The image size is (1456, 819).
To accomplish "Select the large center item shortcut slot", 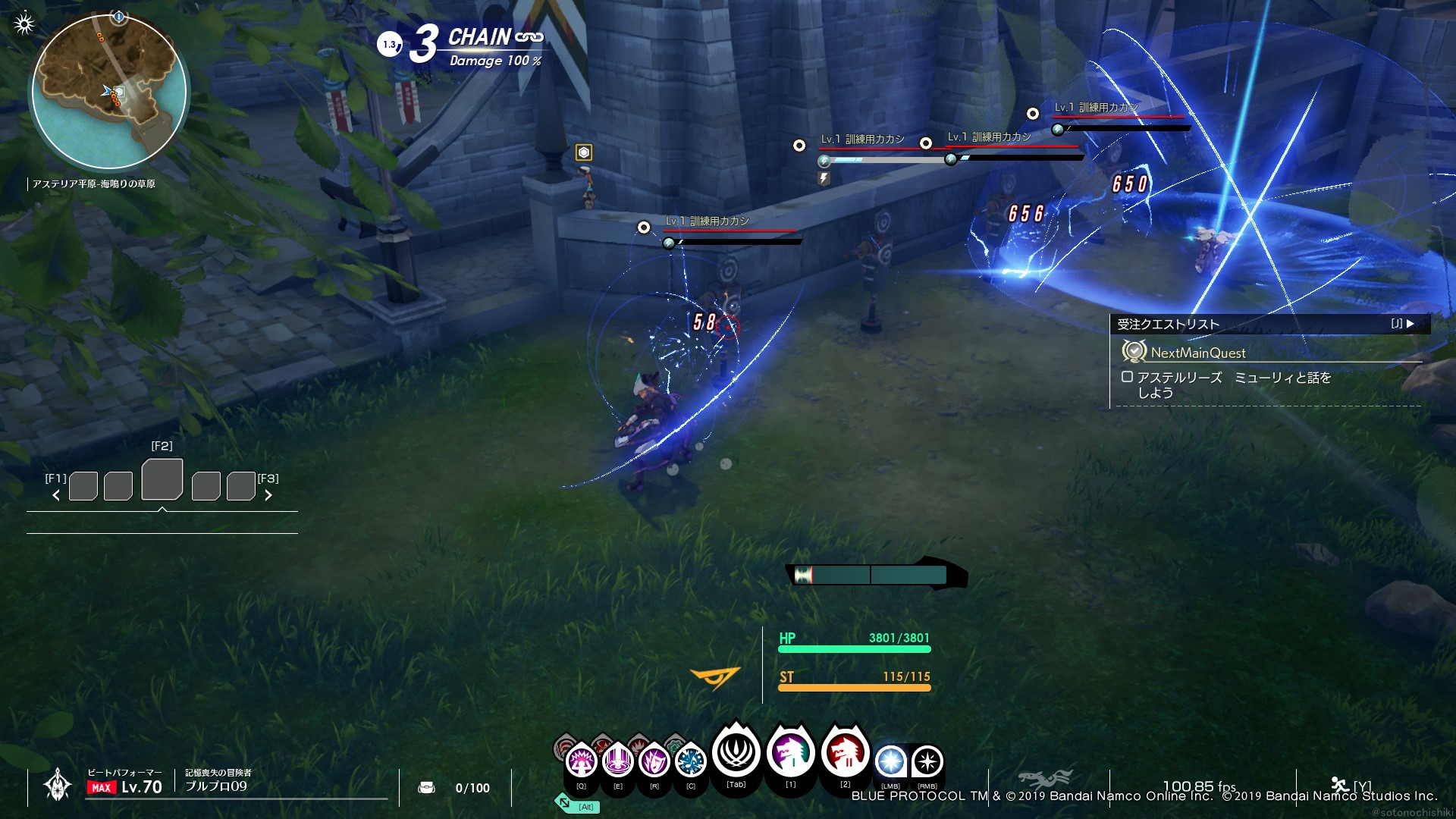I will click(x=162, y=479).
